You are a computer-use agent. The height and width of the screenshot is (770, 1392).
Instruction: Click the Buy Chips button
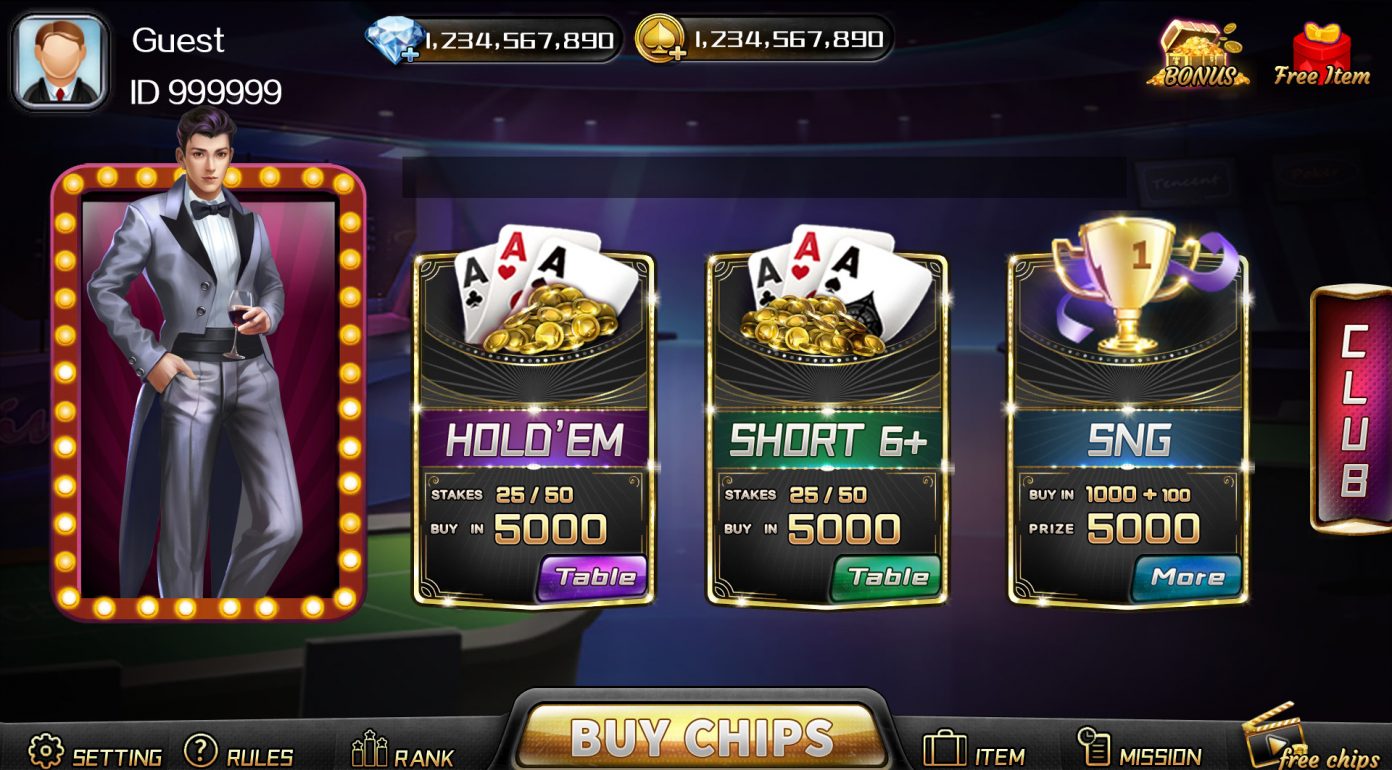point(700,737)
